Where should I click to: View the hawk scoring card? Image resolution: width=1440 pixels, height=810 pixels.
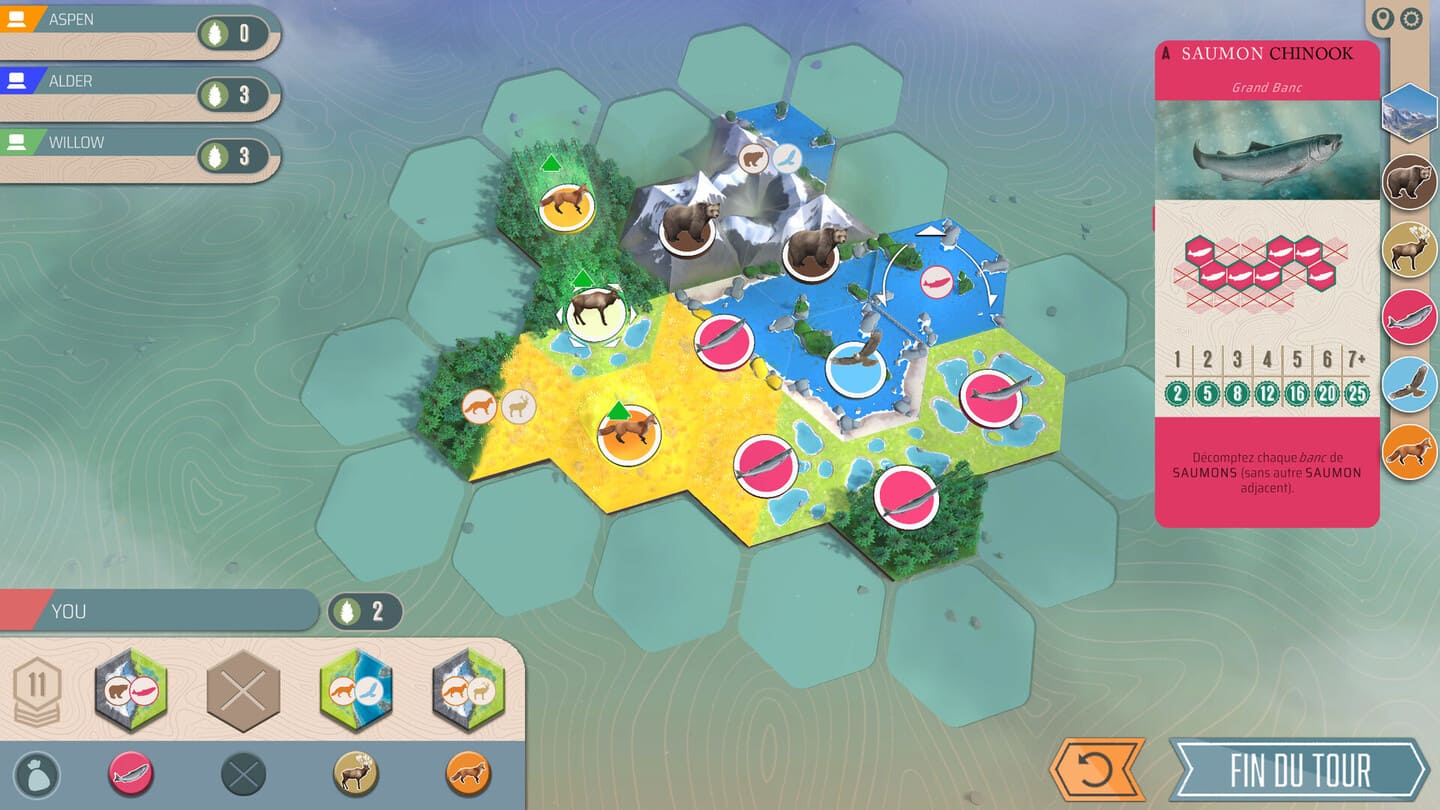click(1409, 384)
